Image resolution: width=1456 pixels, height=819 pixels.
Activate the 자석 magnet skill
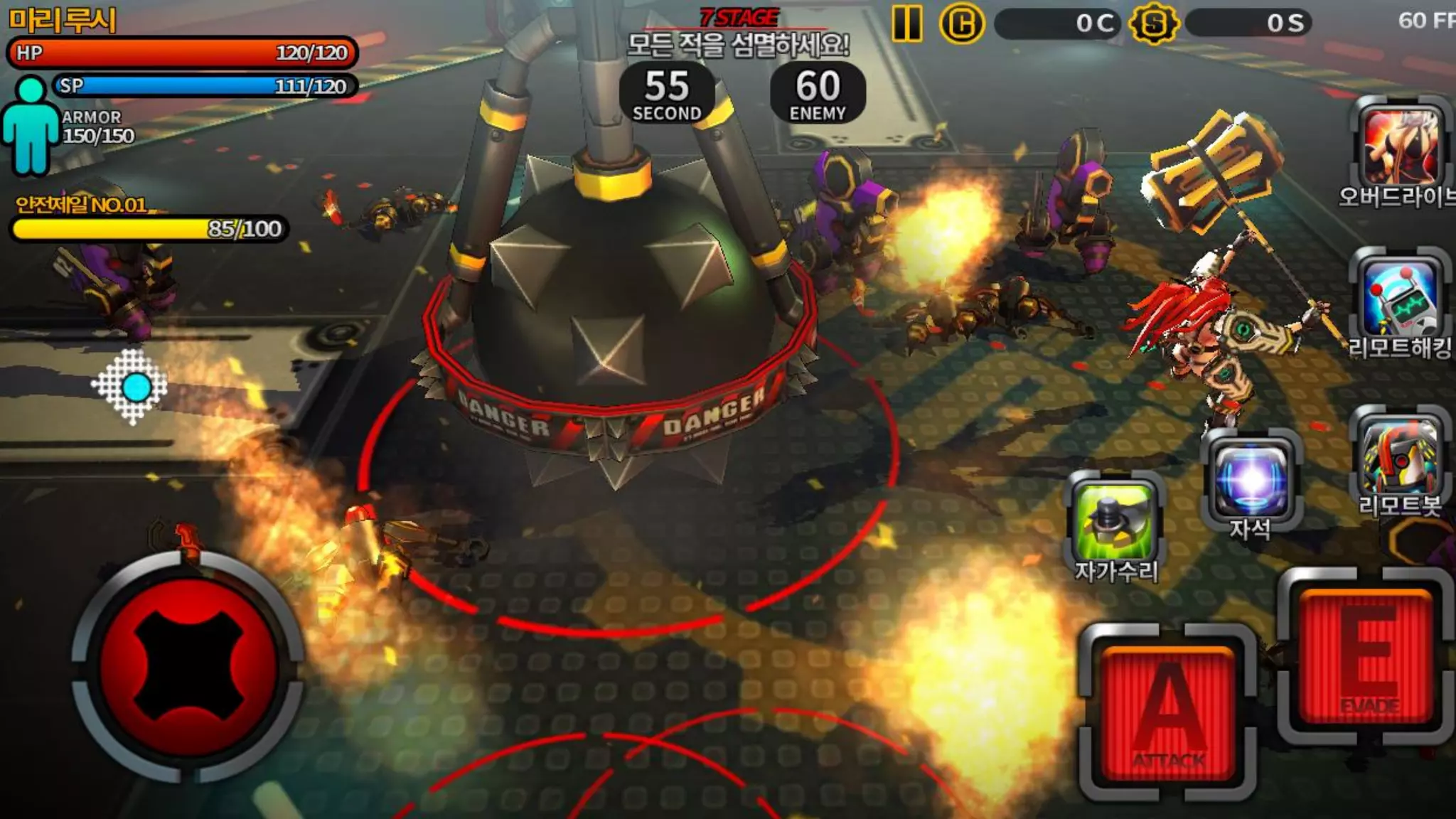(1251, 478)
